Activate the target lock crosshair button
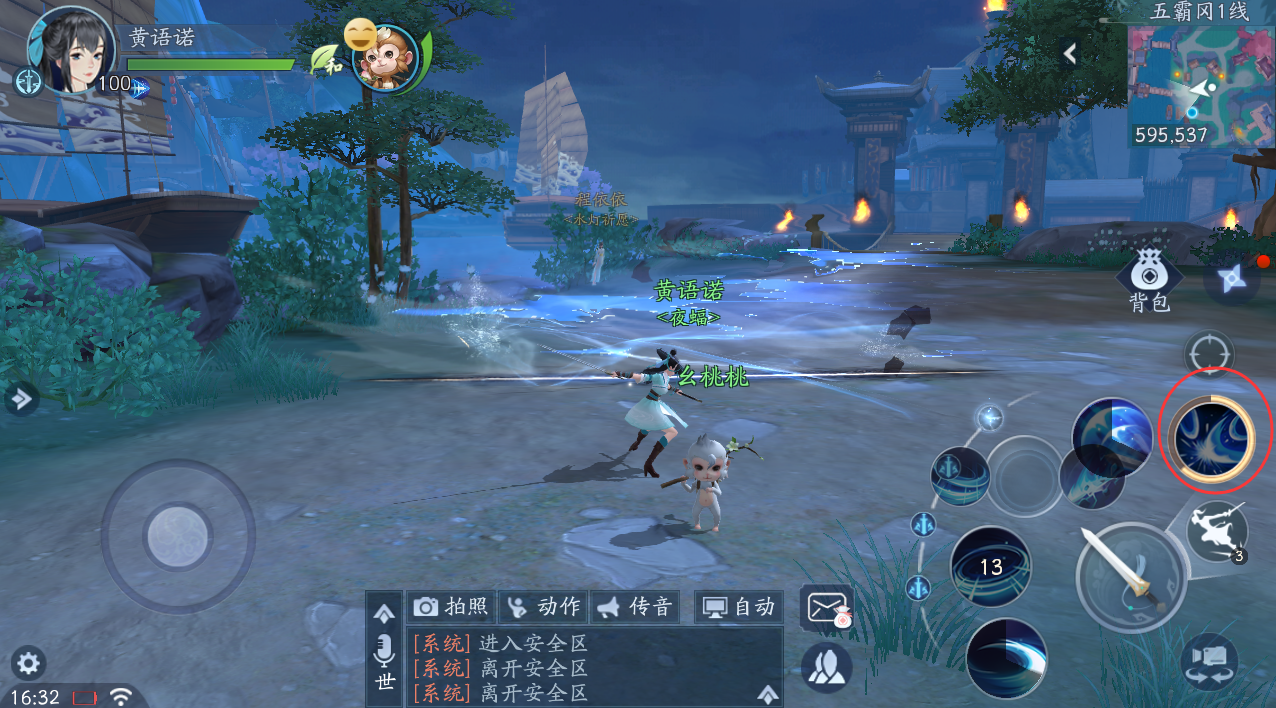Screen dimensions: 1276x708 pyautogui.click(x=1209, y=354)
